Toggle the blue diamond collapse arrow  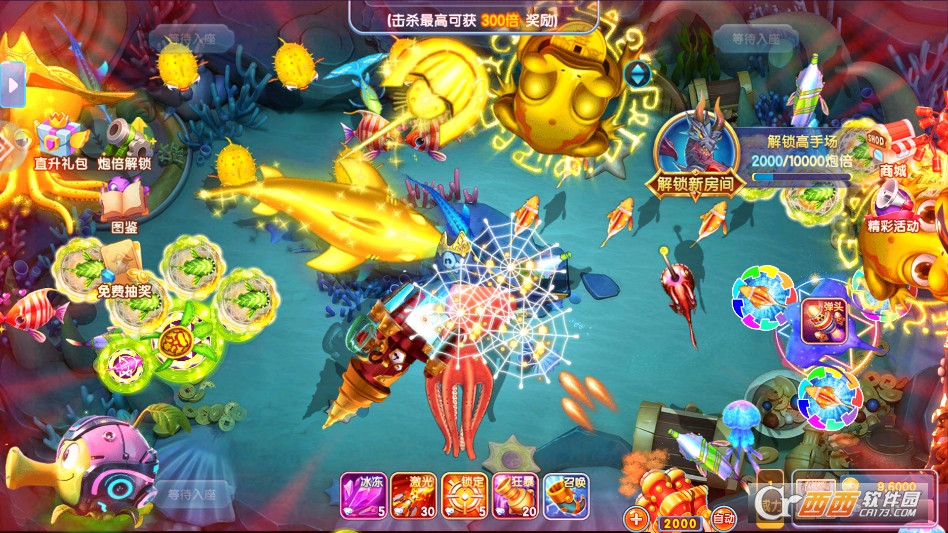pyautogui.click(x=637, y=74)
